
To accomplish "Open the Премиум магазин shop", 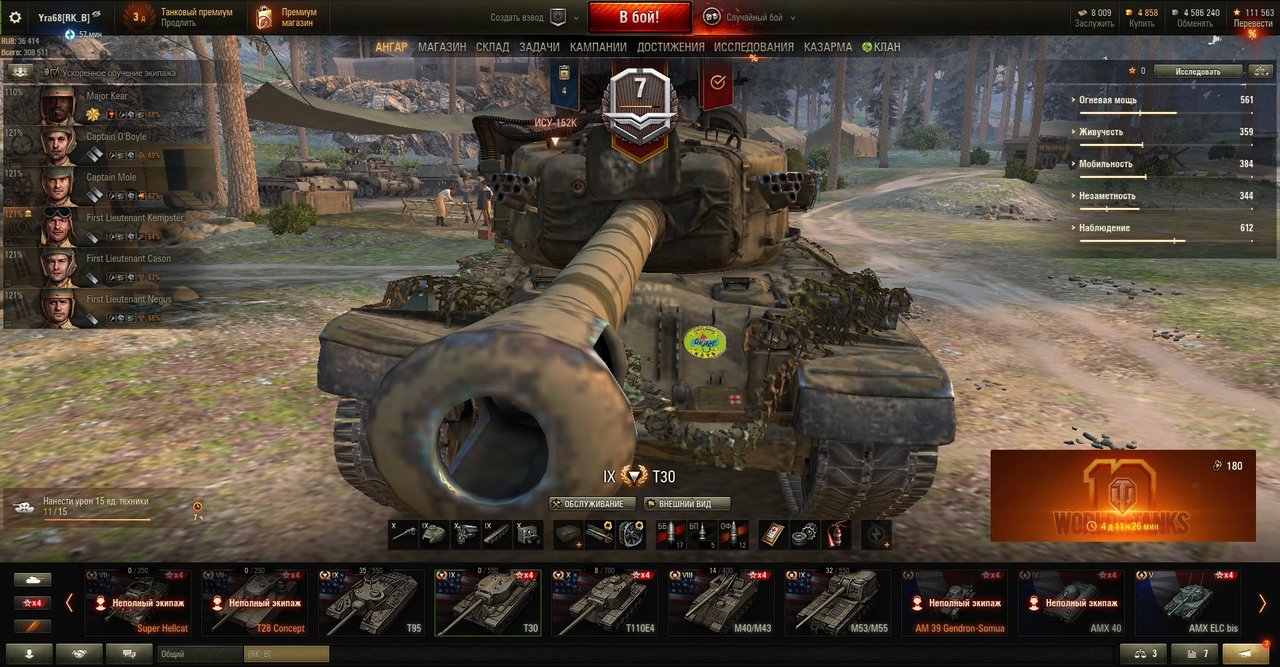I will [x=287, y=17].
